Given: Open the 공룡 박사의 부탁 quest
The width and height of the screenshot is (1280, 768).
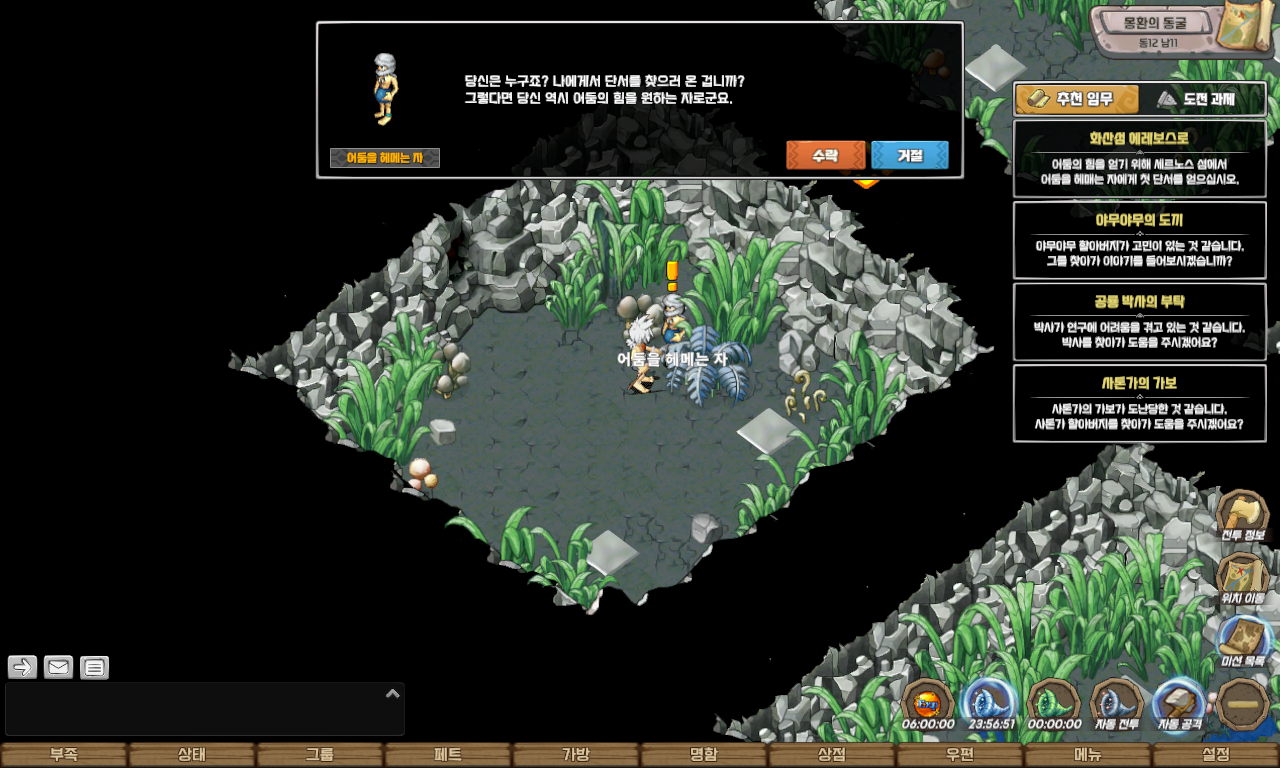Looking at the screenshot, I should click(x=1139, y=321).
